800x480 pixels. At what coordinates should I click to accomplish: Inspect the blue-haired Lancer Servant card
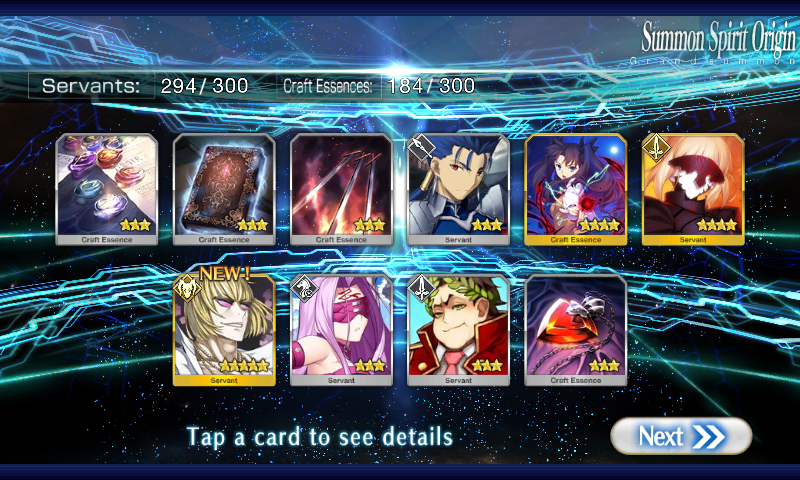click(459, 188)
